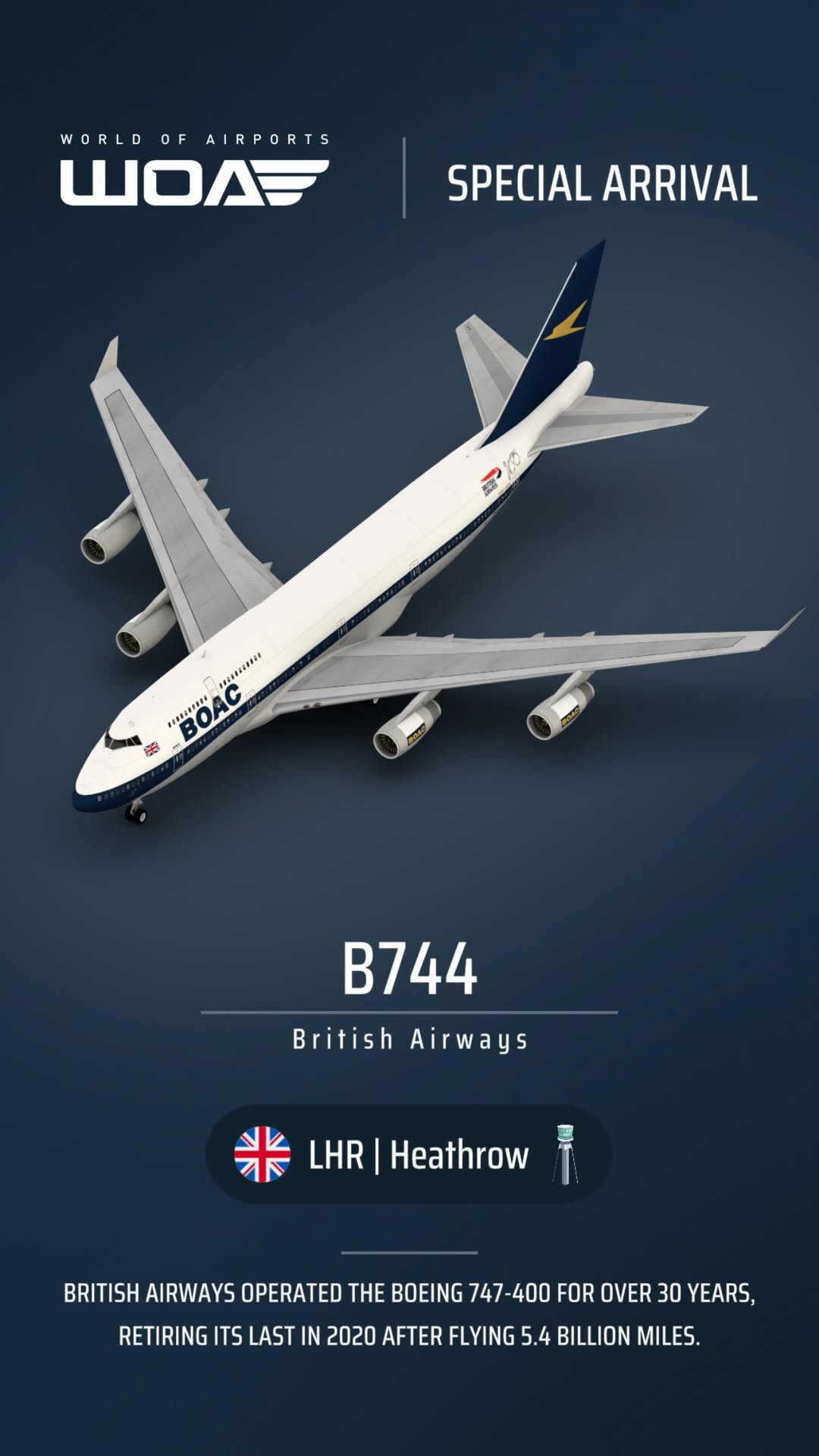Click the World of Airports logo
Image resolution: width=819 pixels, height=1456 pixels.
tap(194, 171)
